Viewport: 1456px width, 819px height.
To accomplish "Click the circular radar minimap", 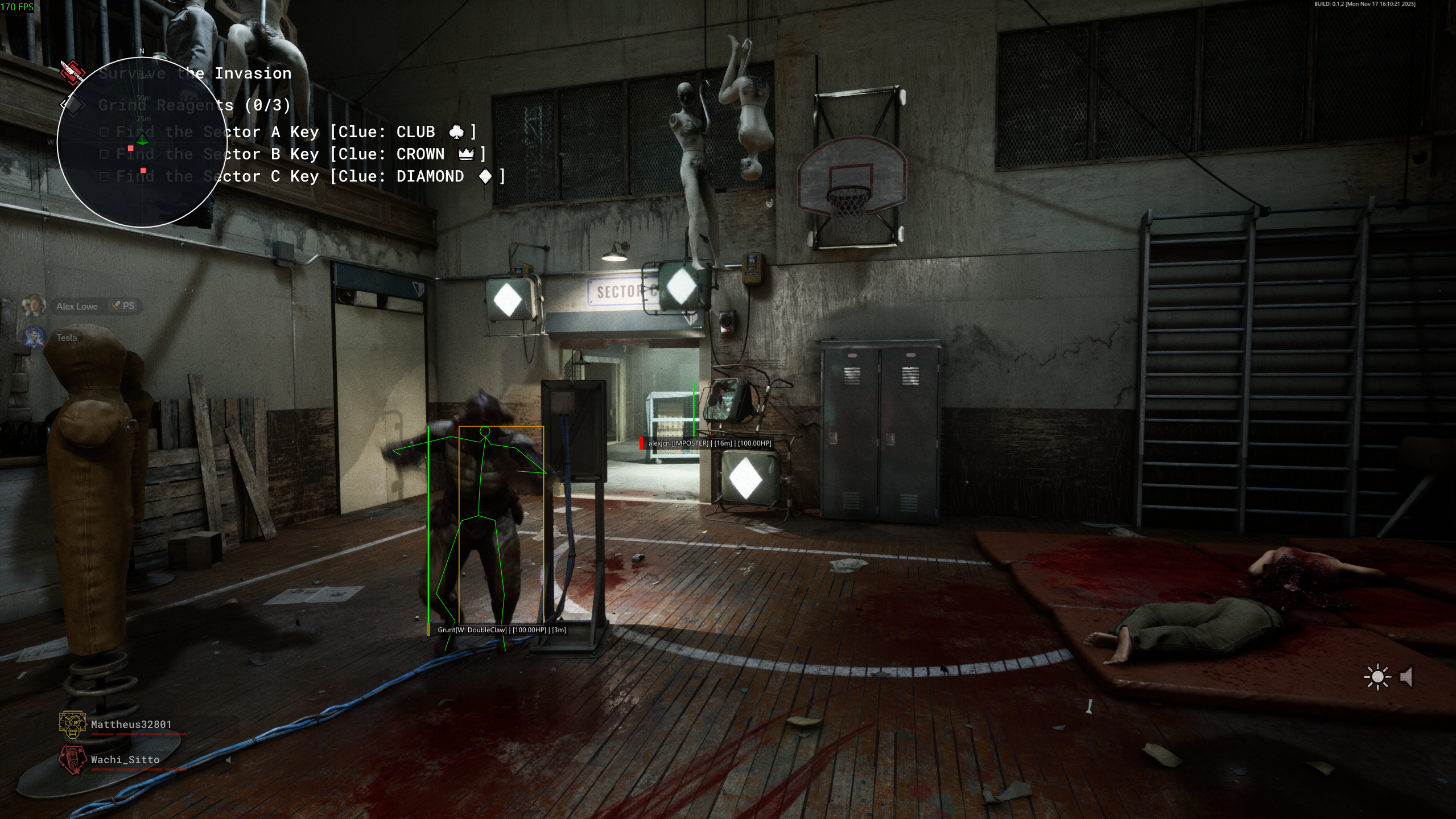I will pyautogui.click(x=142, y=142).
